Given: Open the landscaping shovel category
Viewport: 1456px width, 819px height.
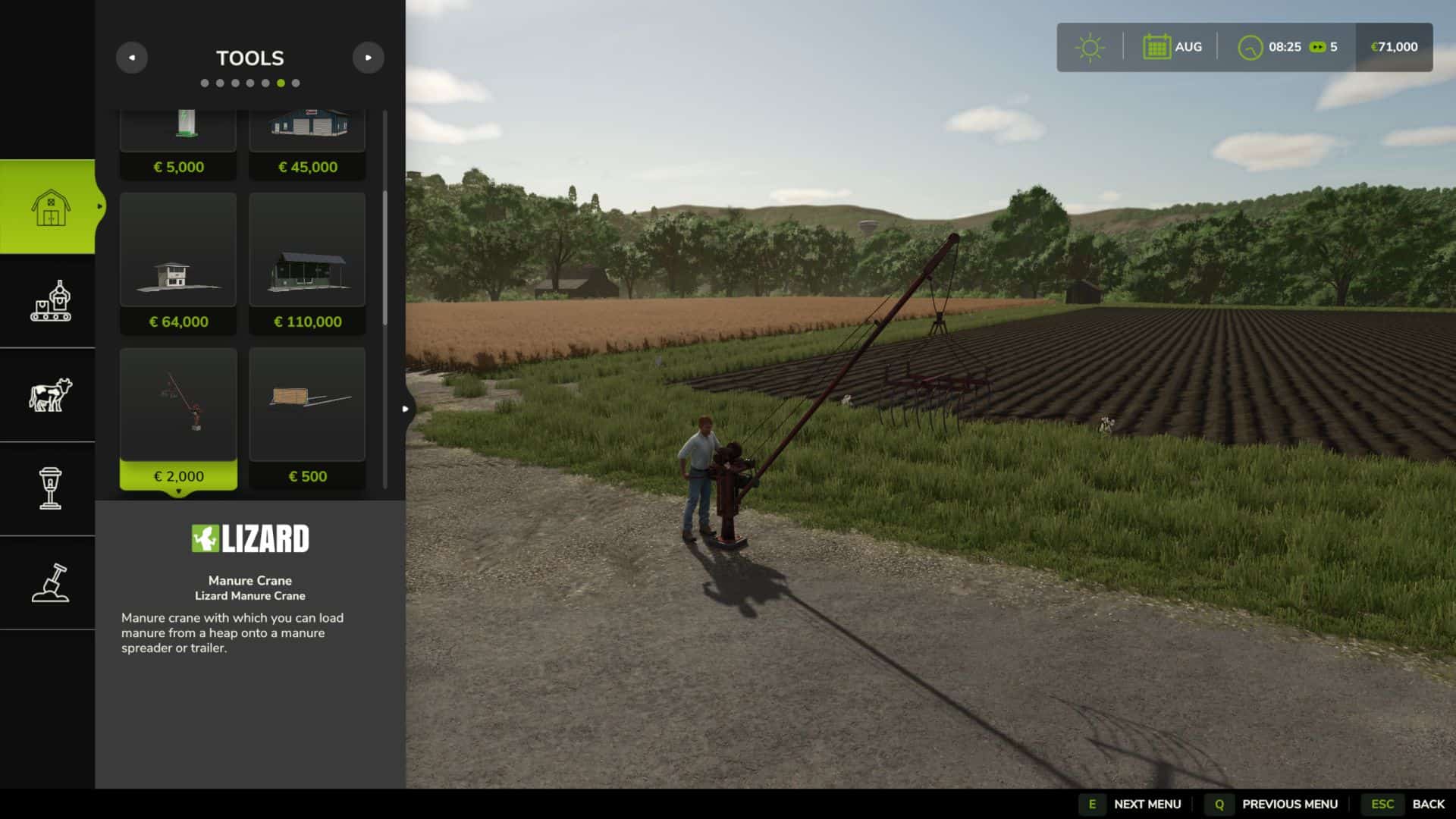Looking at the screenshot, I should 49,582.
